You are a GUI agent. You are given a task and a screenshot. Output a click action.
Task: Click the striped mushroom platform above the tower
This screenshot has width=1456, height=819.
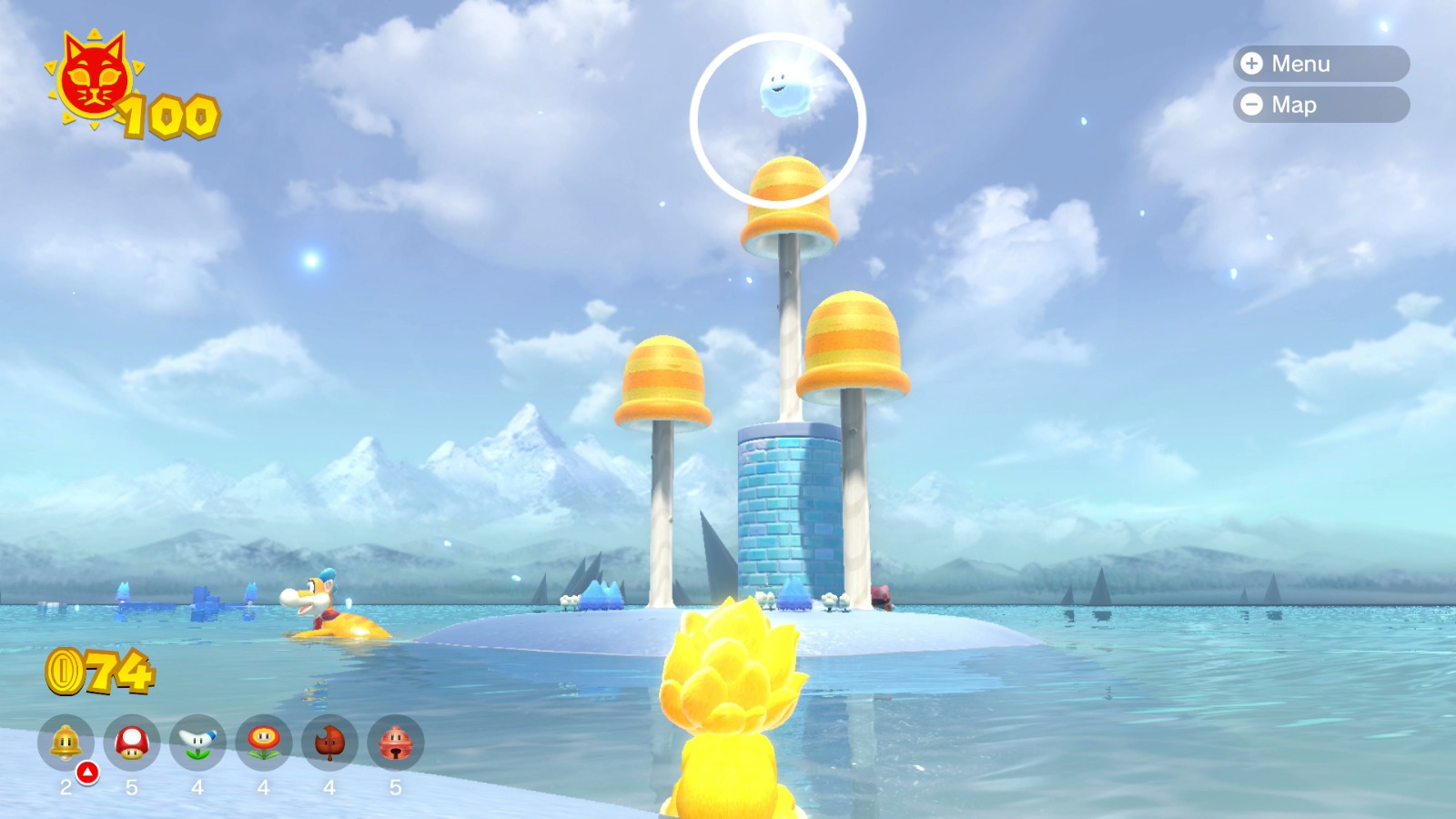788,196
